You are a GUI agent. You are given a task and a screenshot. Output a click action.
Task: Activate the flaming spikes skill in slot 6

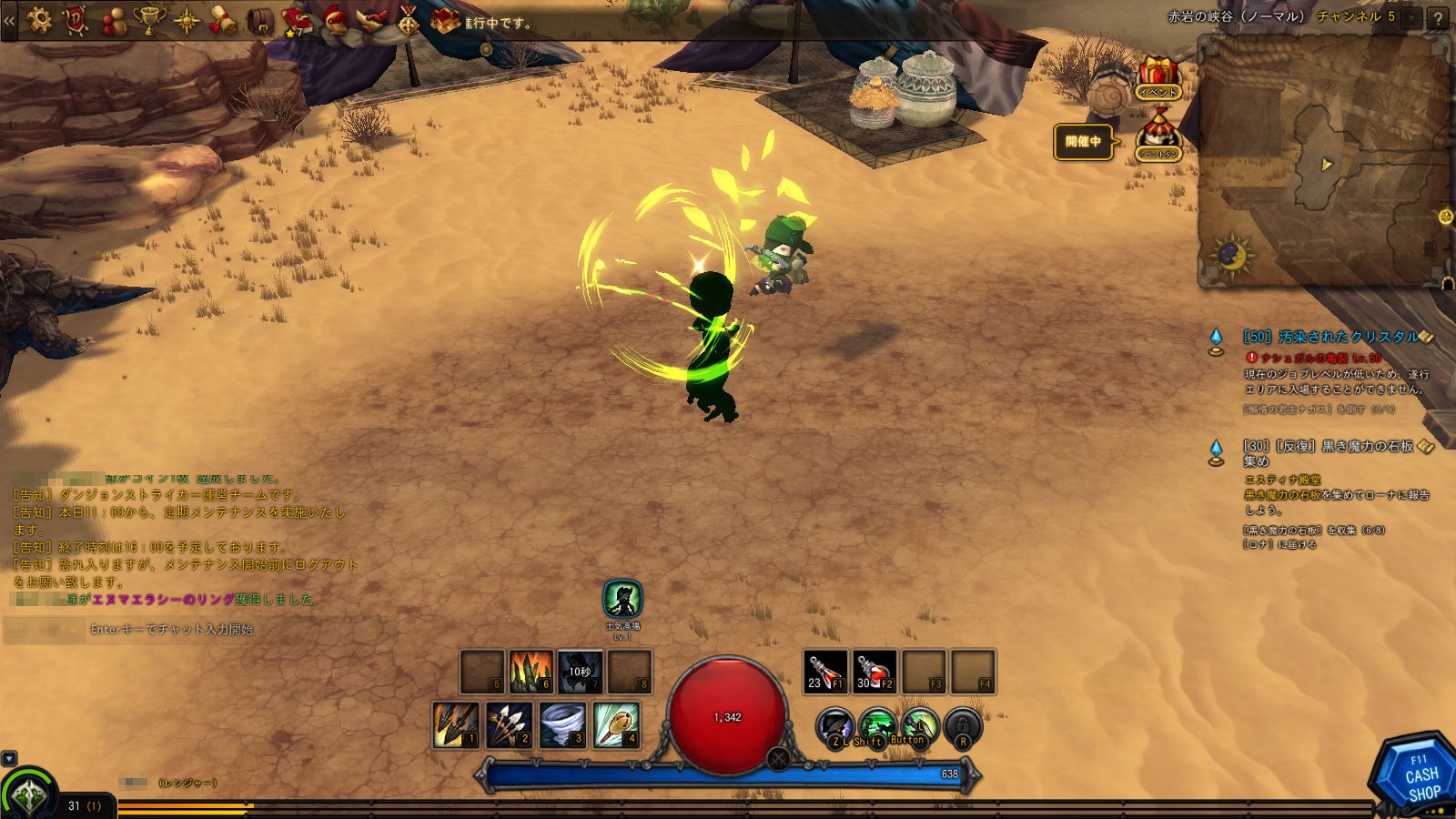531,672
